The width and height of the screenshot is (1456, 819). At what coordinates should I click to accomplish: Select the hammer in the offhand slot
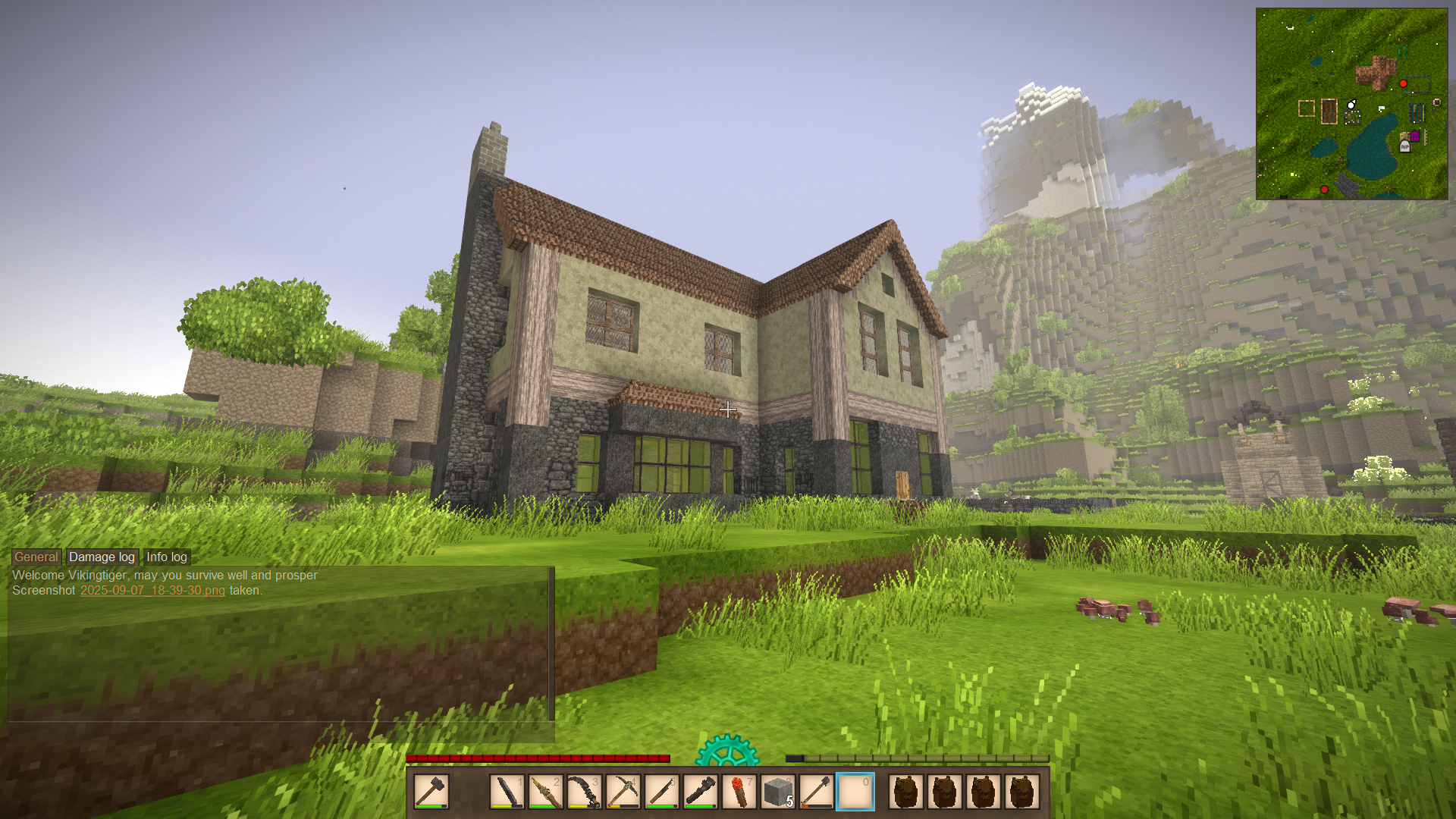point(431,792)
